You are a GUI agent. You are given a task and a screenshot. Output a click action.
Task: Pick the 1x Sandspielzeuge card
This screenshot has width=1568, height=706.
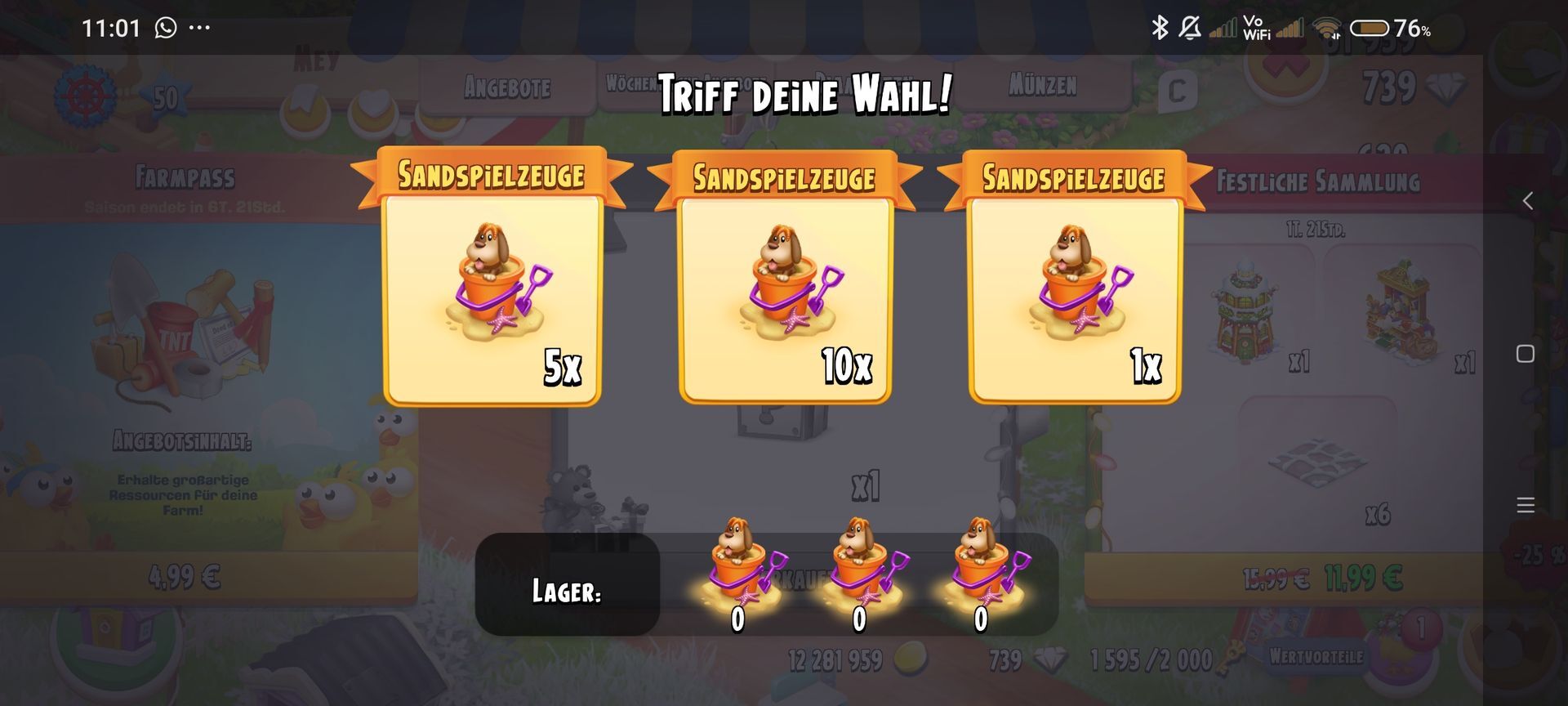tap(1075, 298)
